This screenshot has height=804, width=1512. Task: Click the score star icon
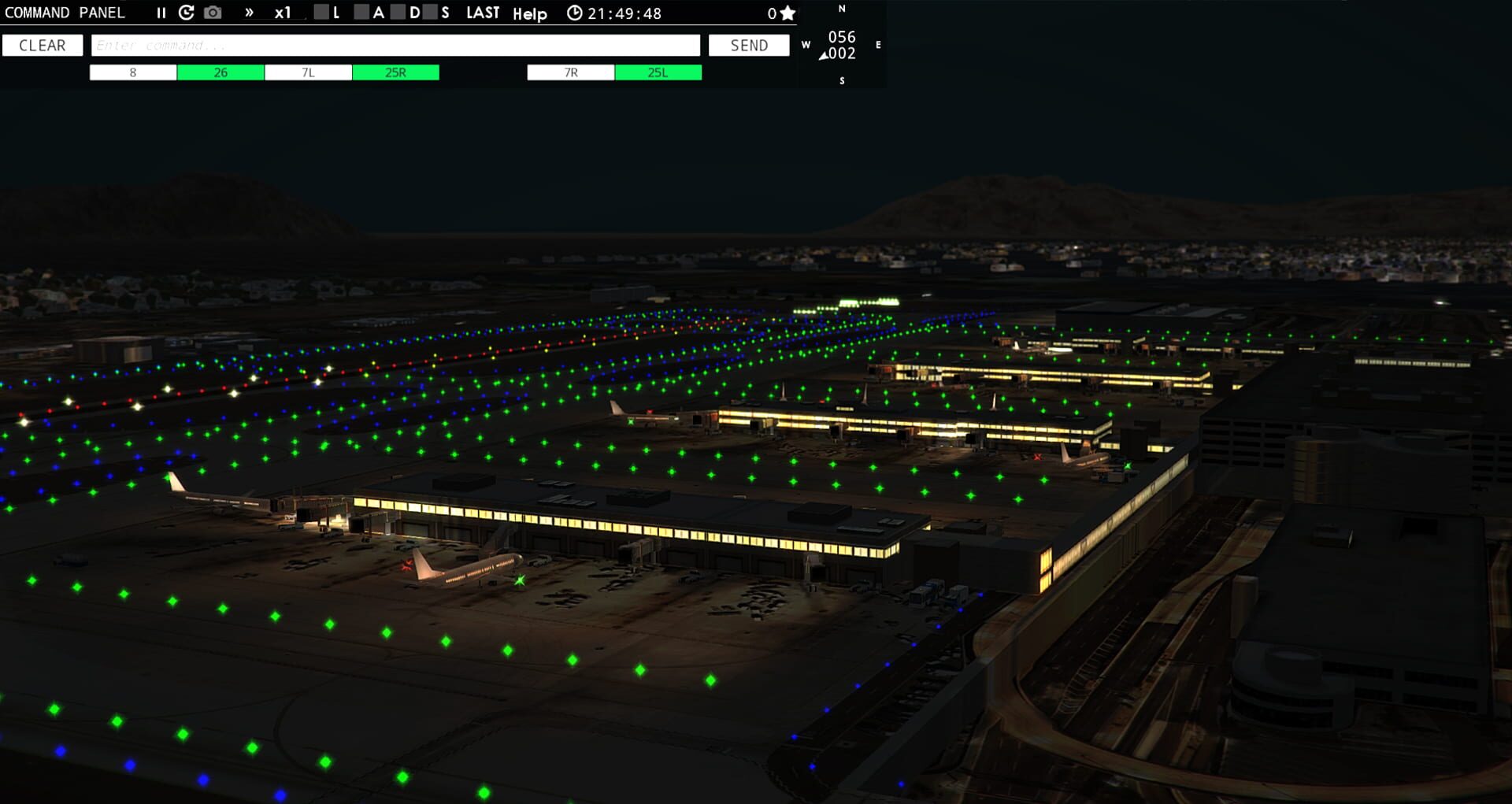click(787, 13)
